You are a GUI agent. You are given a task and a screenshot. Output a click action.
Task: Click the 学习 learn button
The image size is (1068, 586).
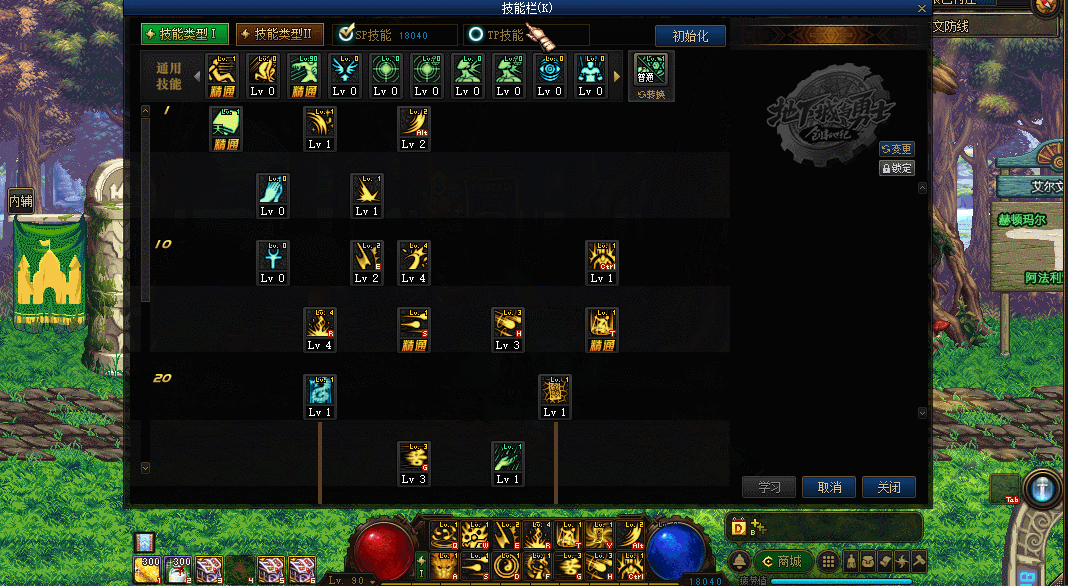coord(769,487)
